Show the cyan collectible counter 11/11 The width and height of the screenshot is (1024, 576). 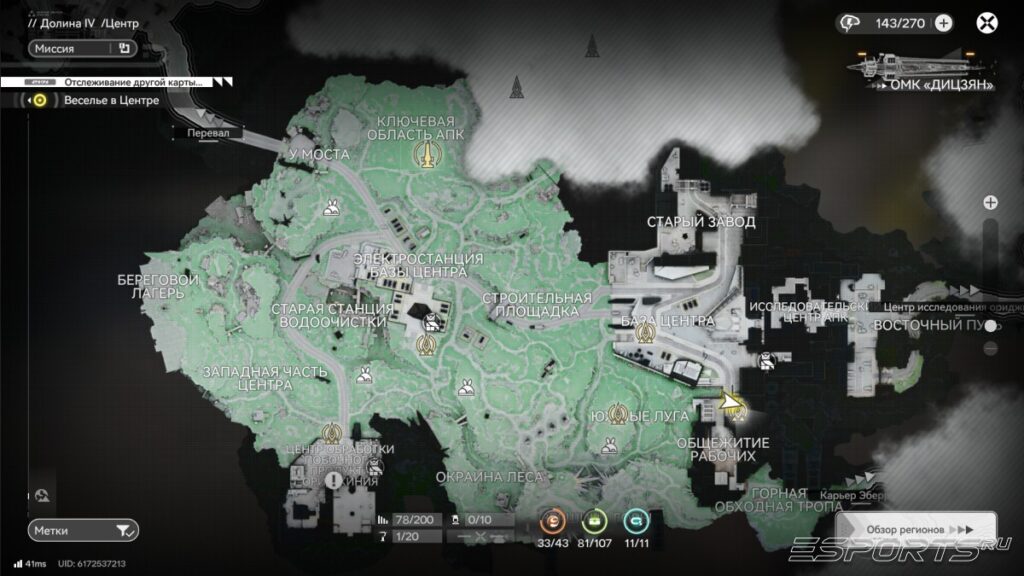[635, 521]
